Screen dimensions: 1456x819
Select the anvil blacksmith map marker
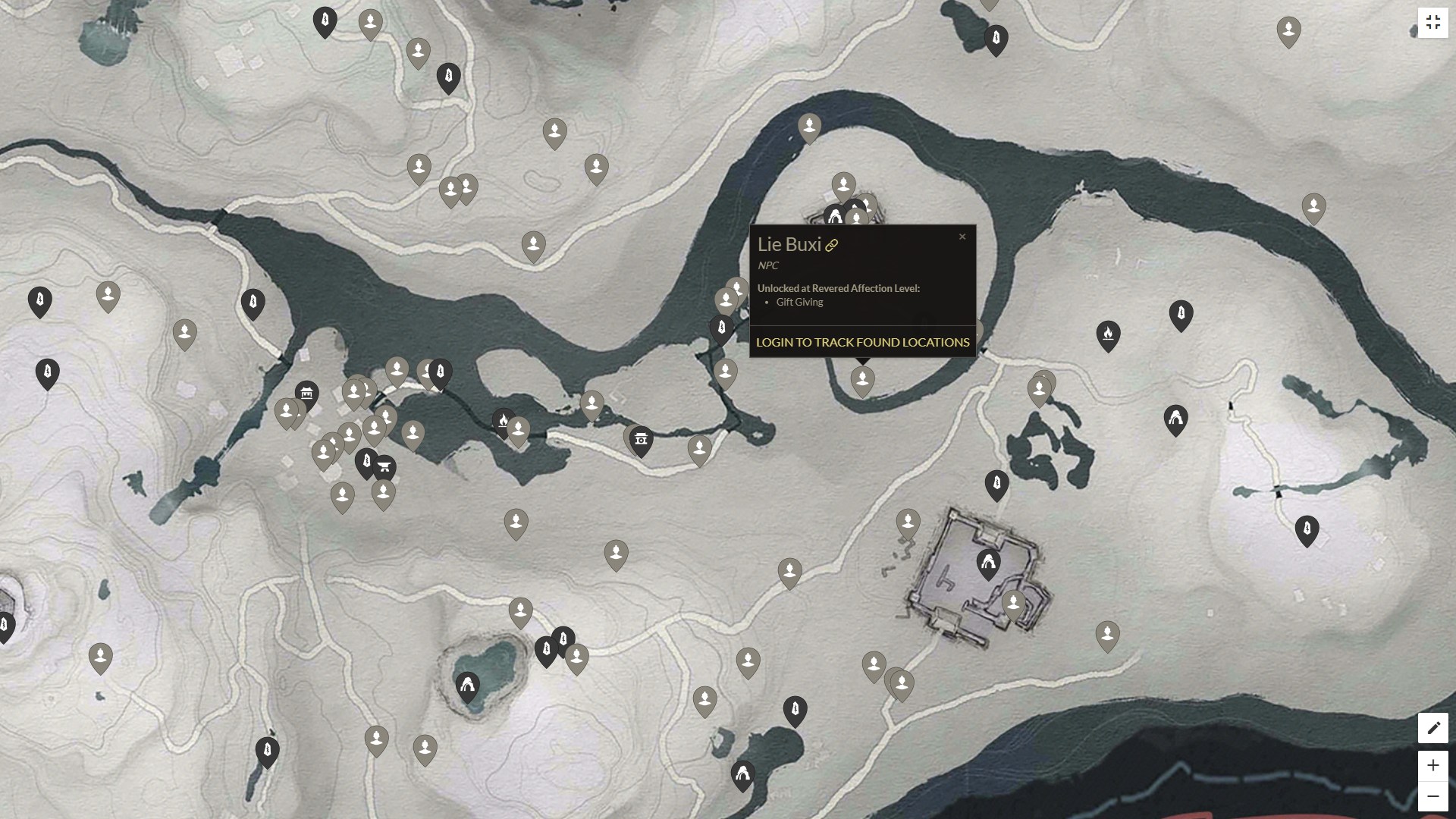click(x=384, y=467)
